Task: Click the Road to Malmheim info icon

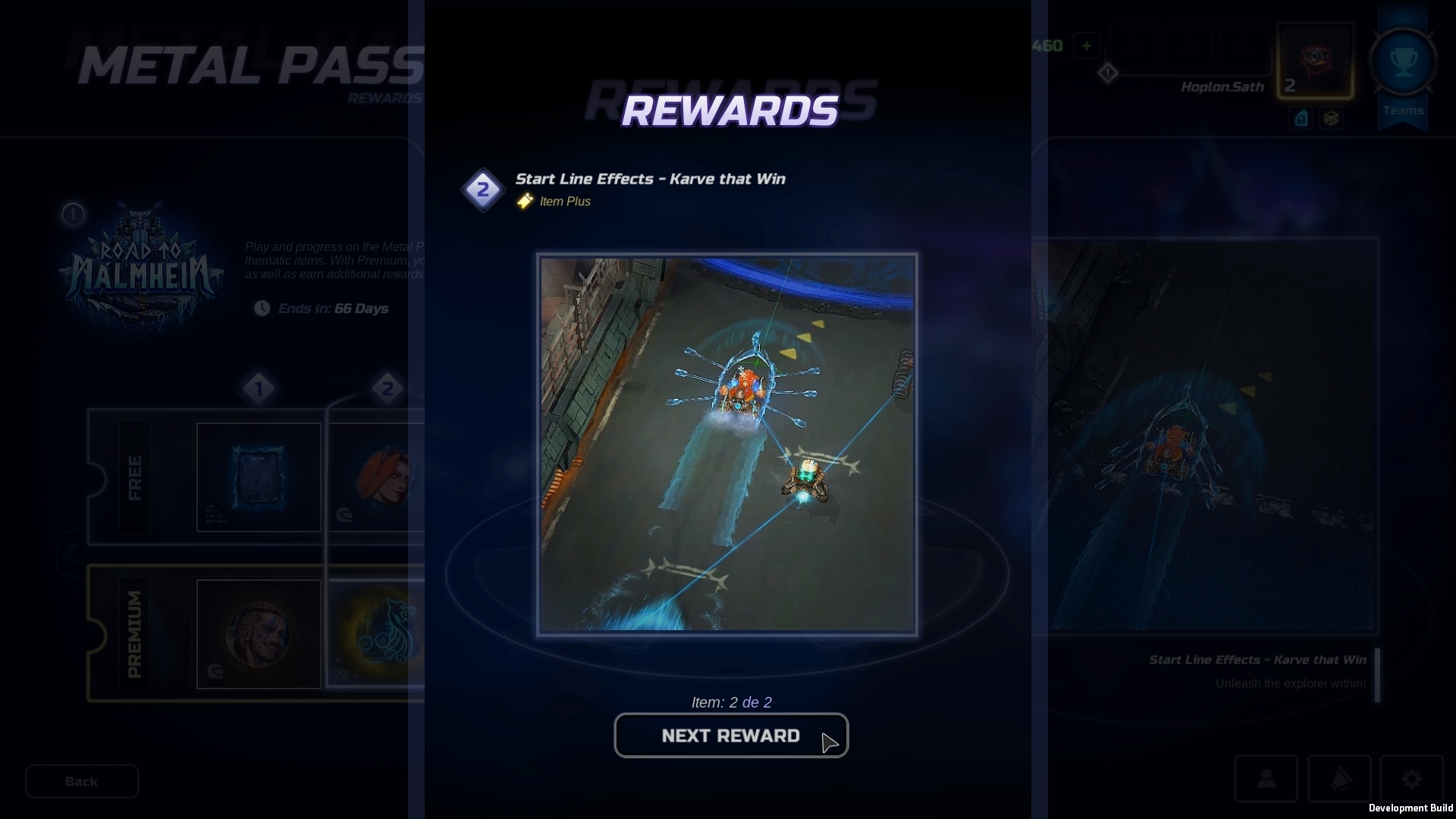Action: (x=73, y=215)
